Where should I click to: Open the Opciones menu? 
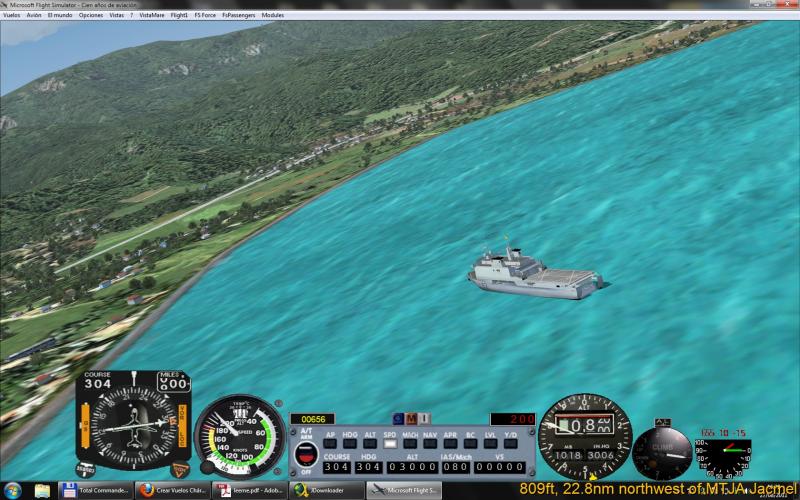(90, 16)
